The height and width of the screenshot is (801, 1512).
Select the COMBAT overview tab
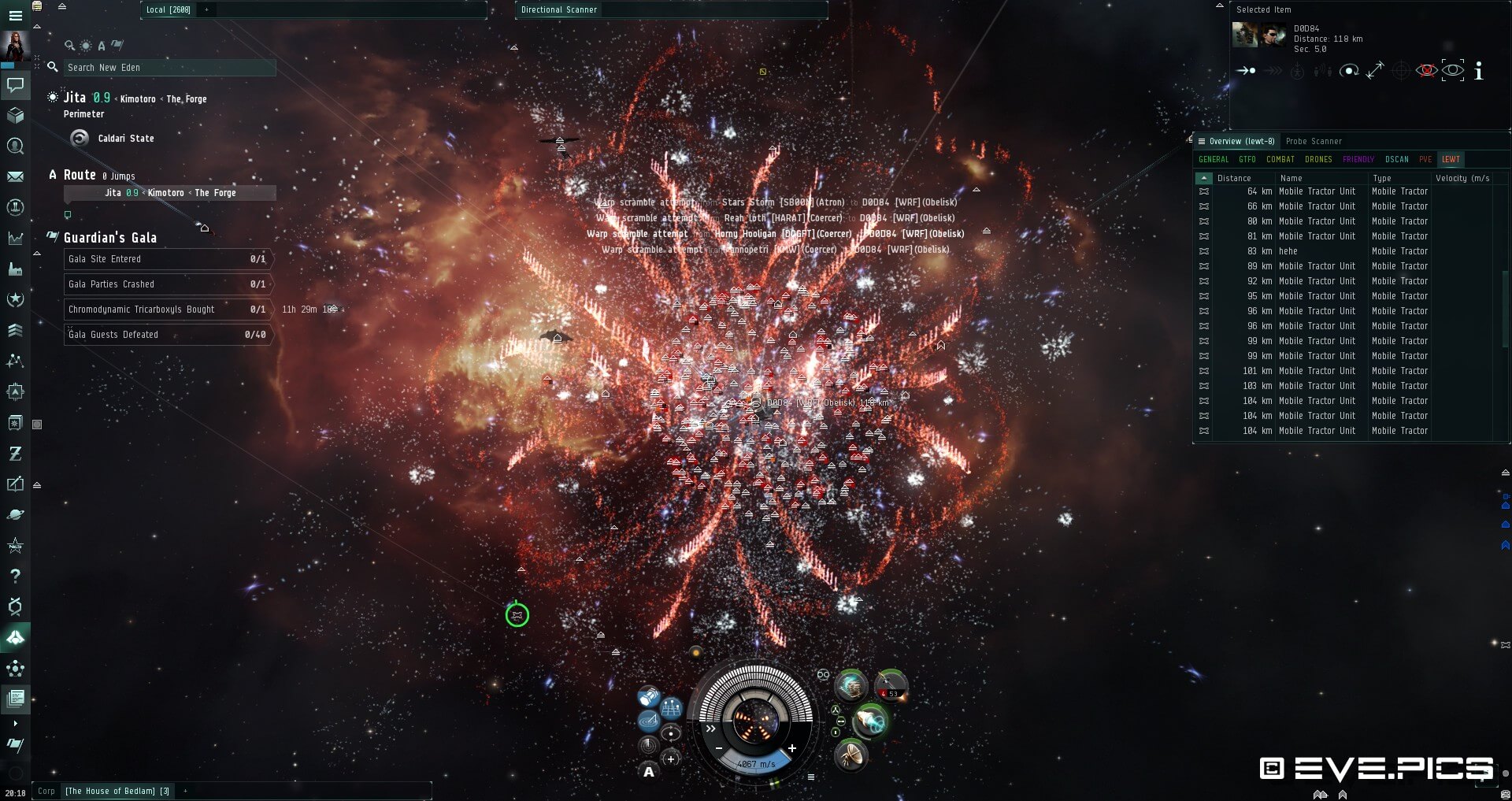tap(1280, 160)
